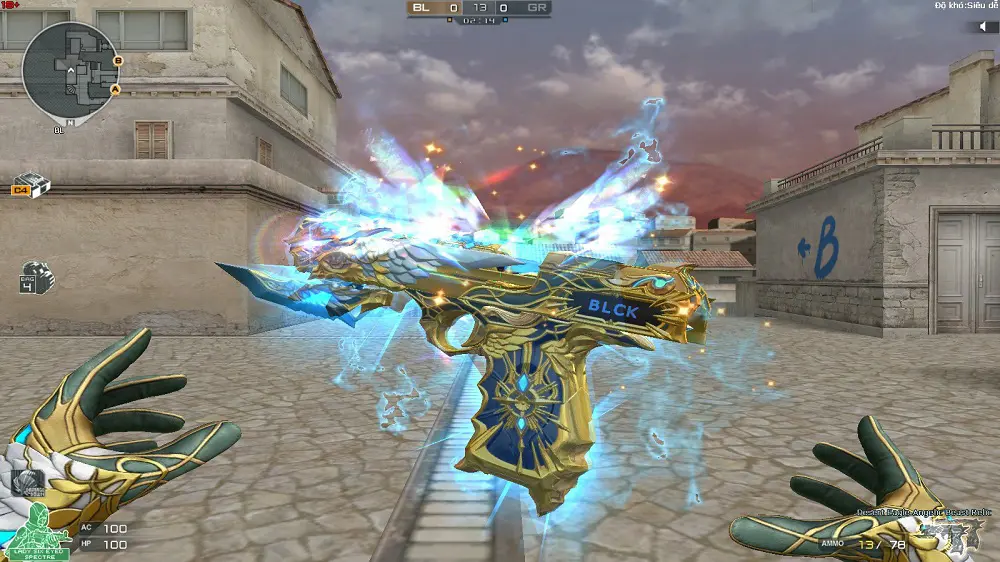Select the C4 bomb icon

pyautogui.click(x=32, y=185)
